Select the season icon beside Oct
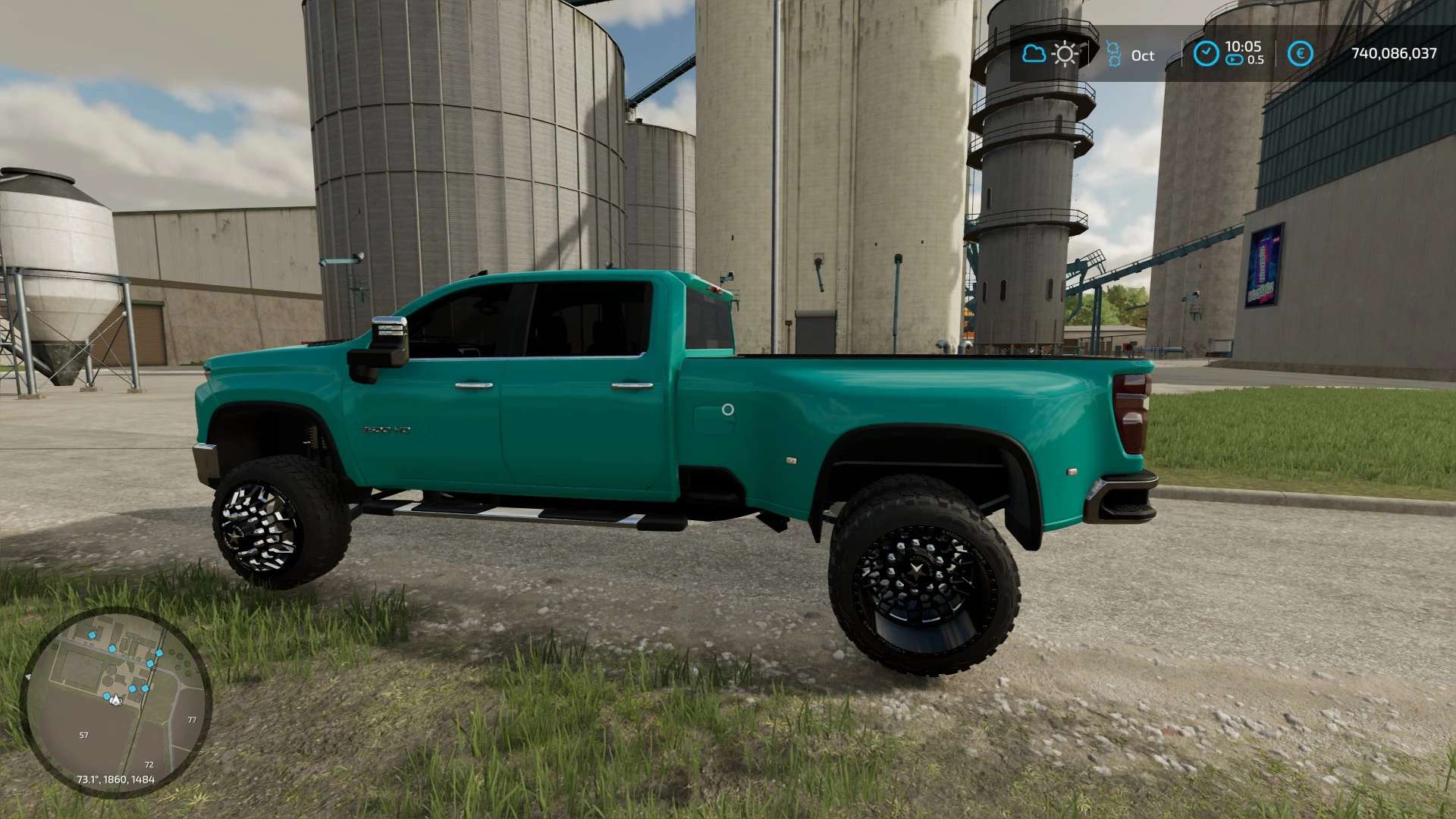Viewport: 1456px width, 819px height. [x=1113, y=54]
